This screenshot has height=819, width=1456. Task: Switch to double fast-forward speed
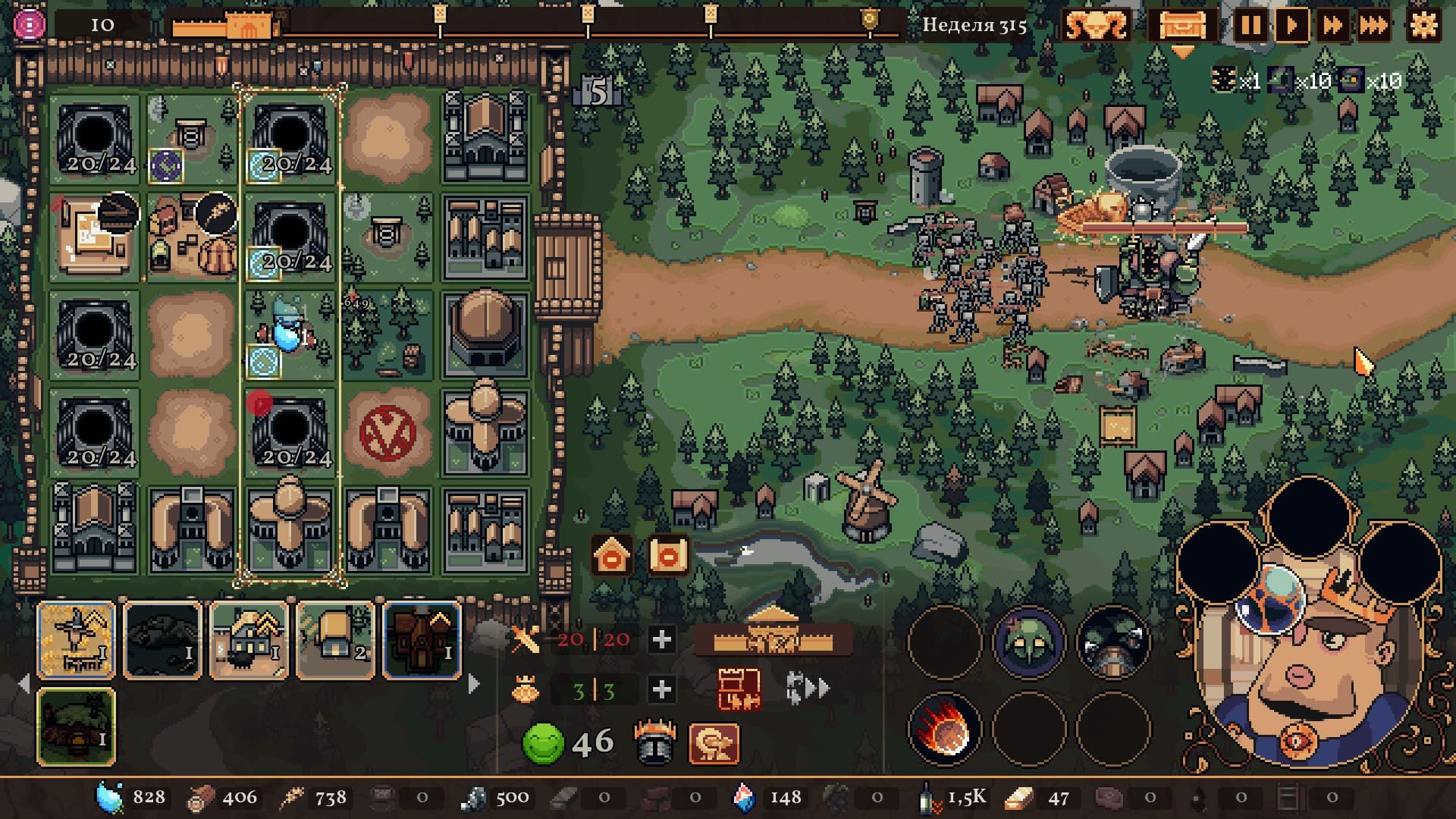(1332, 26)
